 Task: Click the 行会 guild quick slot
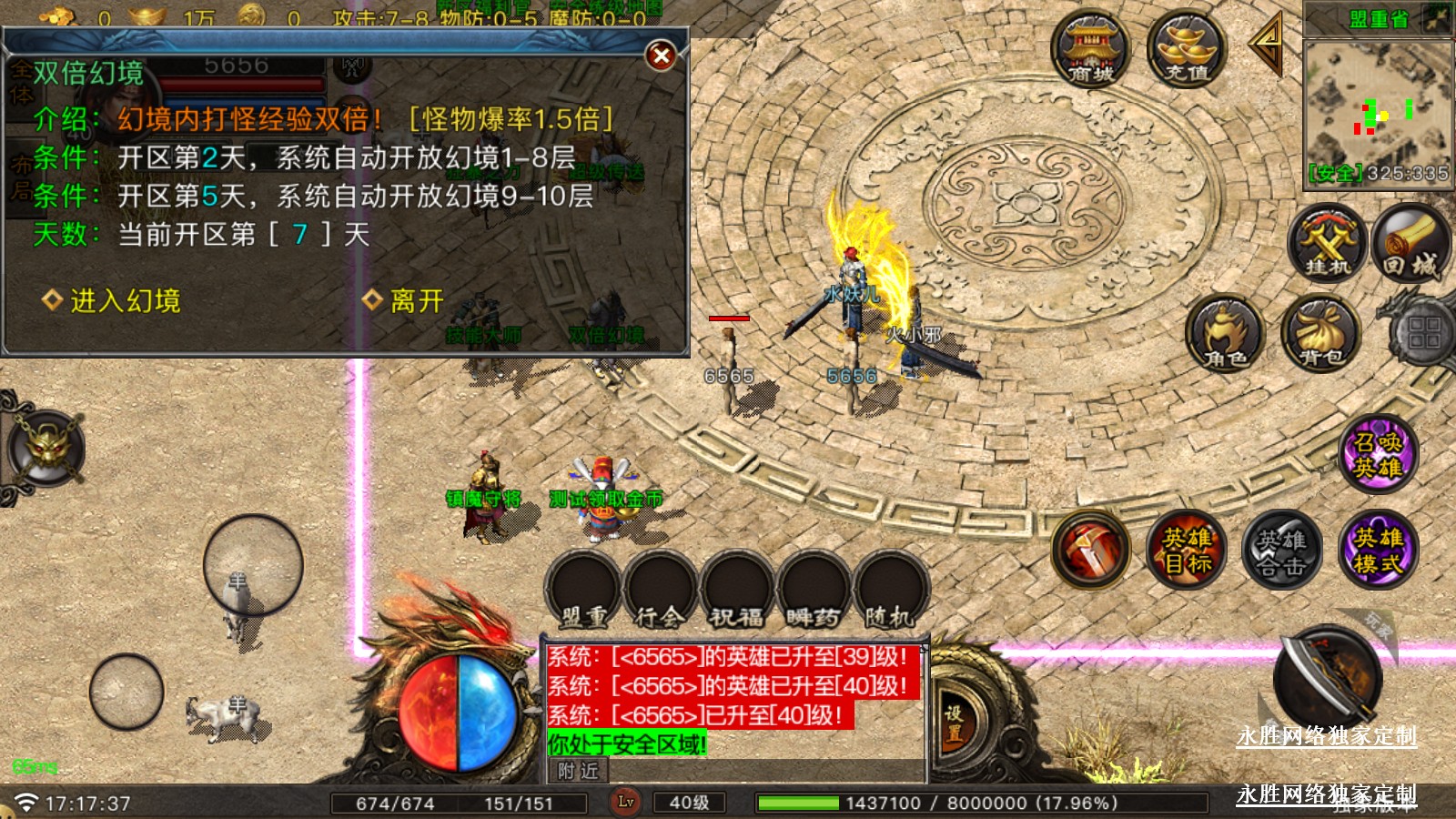[660, 590]
